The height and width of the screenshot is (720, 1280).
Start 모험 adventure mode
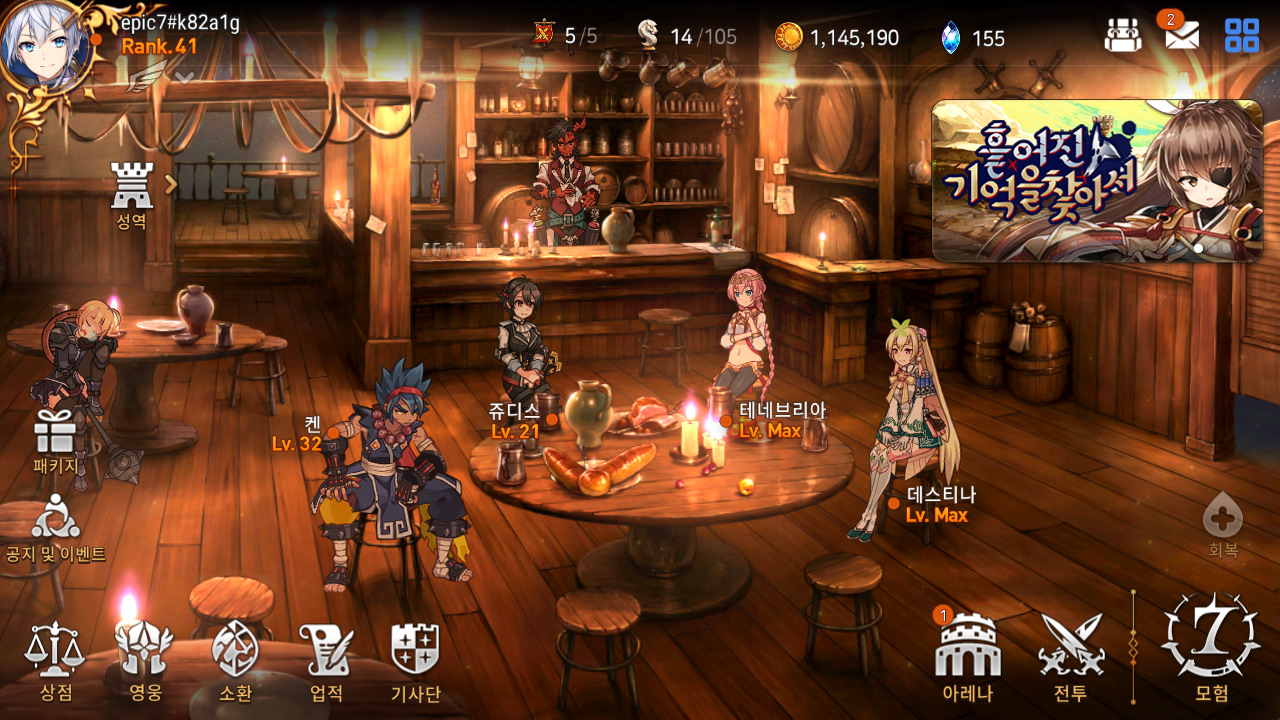(x=1211, y=645)
